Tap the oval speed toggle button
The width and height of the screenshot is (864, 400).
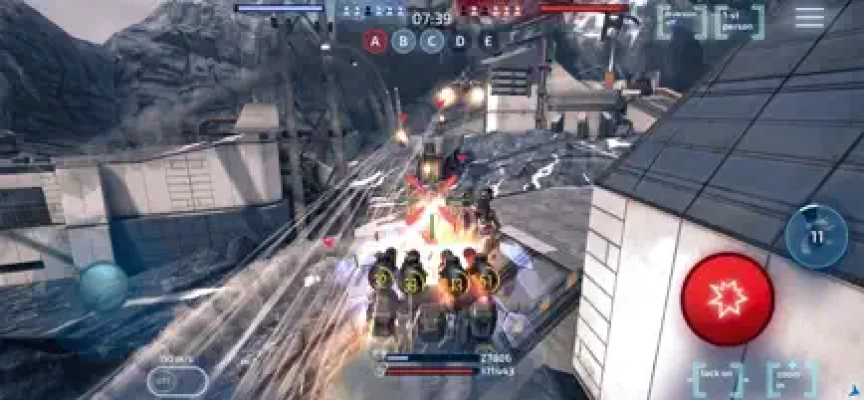coord(177,381)
